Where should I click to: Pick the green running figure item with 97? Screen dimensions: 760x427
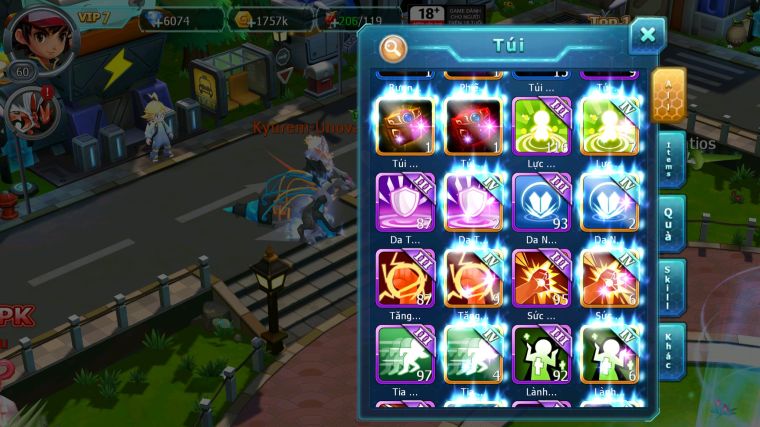point(404,353)
